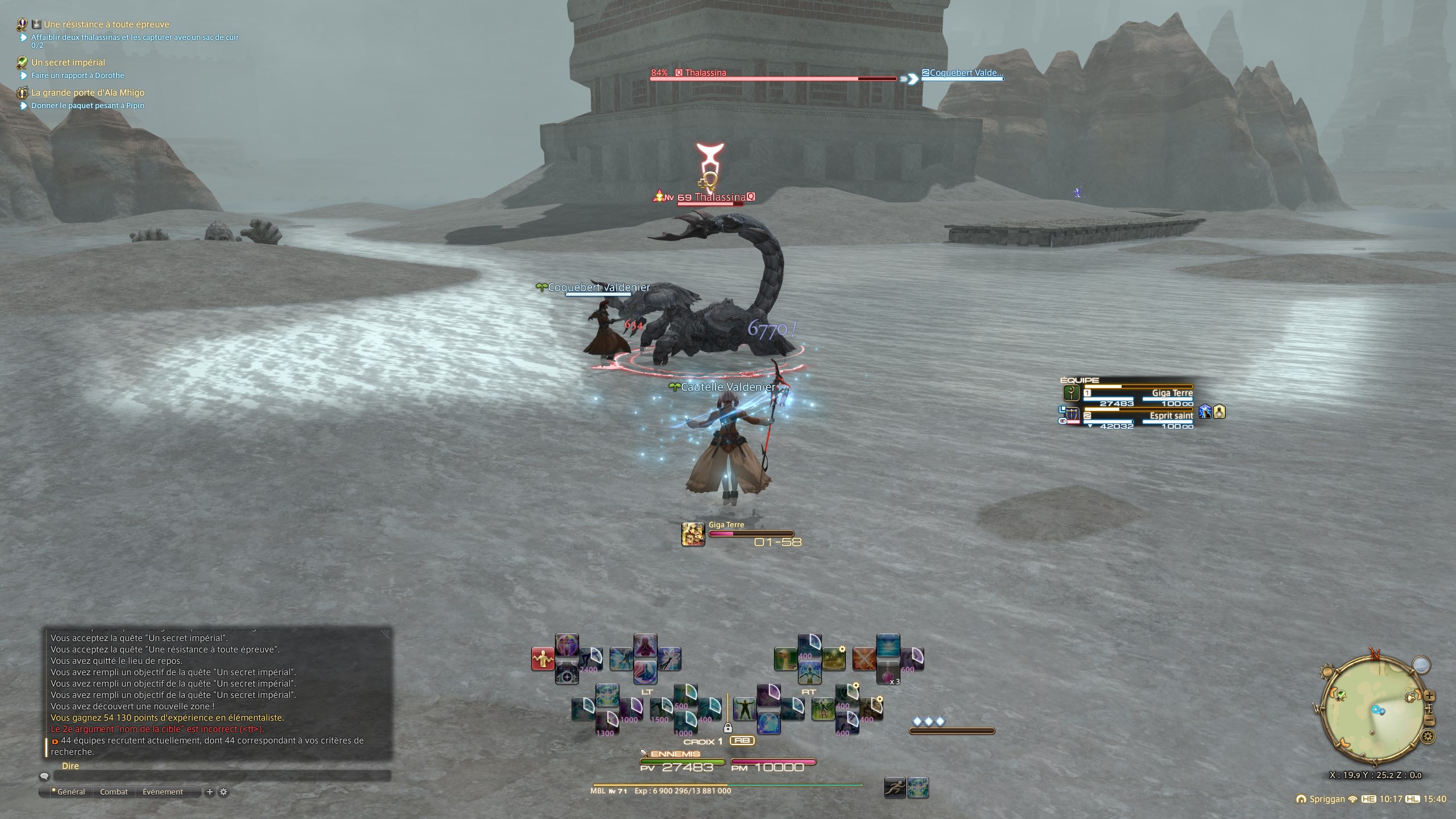Zoom in the minimap with plus button

click(x=1430, y=696)
